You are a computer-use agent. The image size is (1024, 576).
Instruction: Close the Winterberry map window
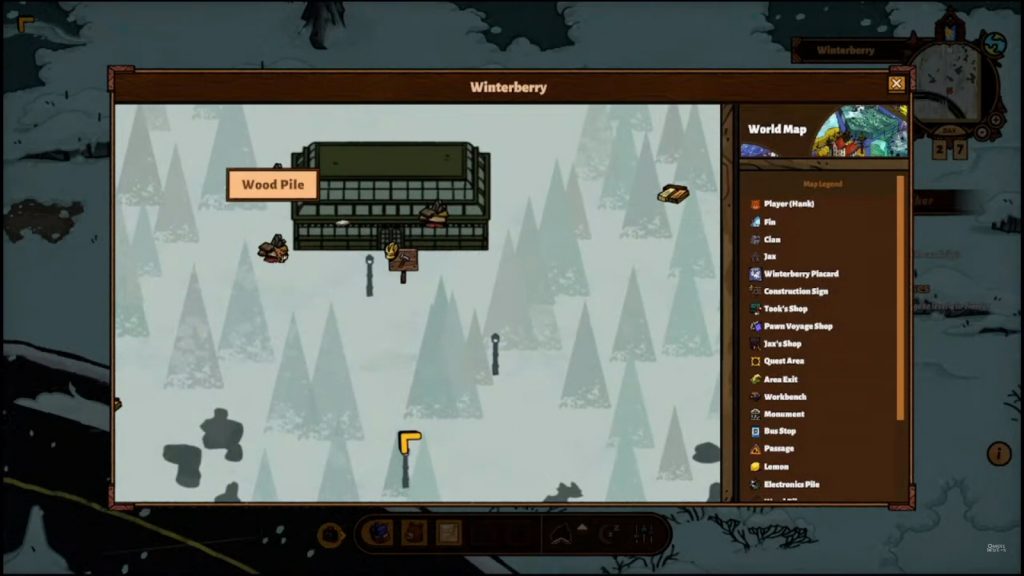[x=897, y=84]
